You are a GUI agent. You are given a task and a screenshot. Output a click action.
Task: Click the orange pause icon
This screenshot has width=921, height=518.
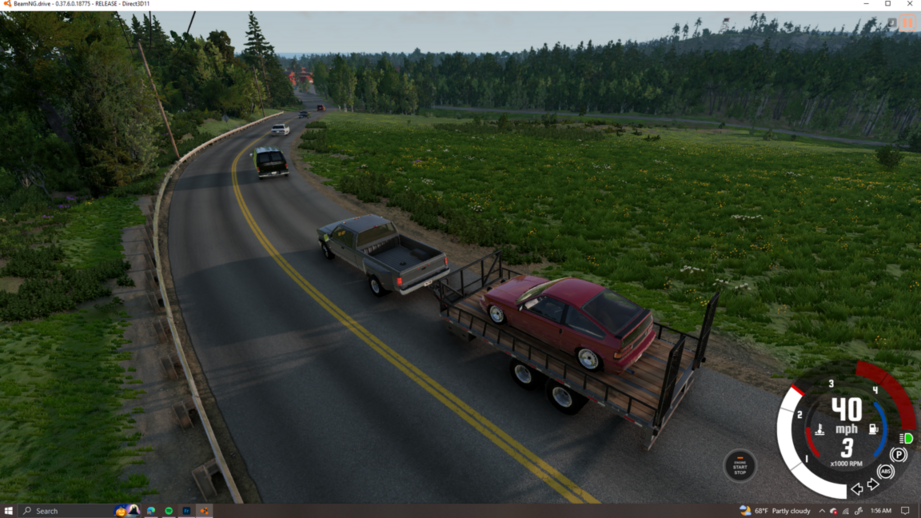(x=907, y=23)
